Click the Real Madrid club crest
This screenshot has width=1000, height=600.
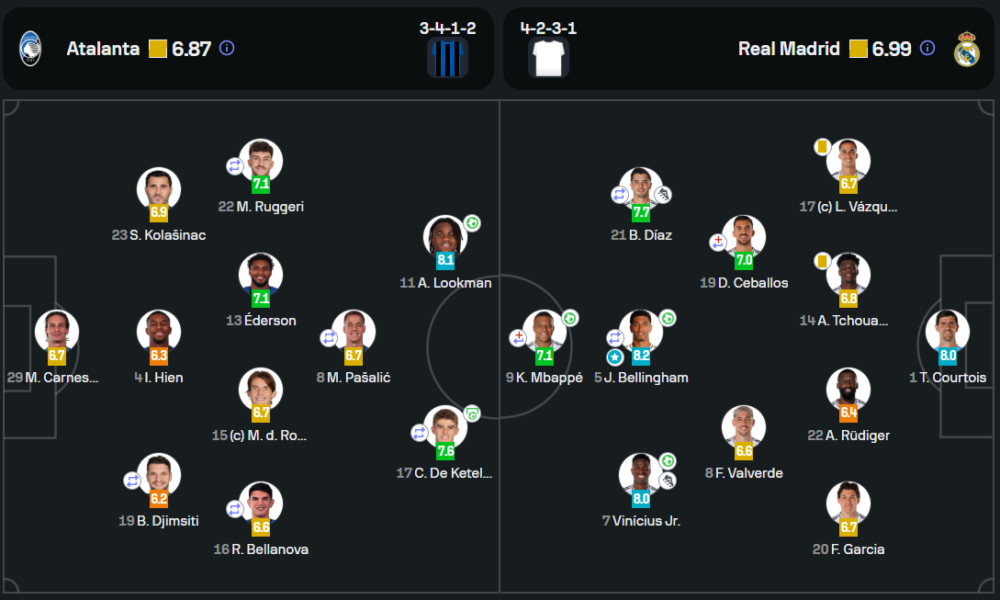point(967,48)
